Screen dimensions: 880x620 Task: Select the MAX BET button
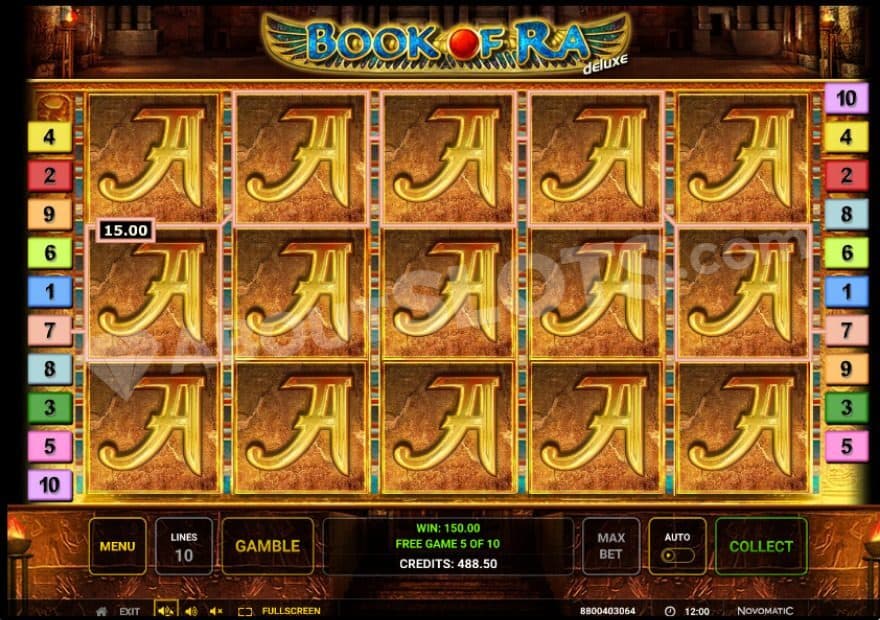pyautogui.click(x=611, y=546)
